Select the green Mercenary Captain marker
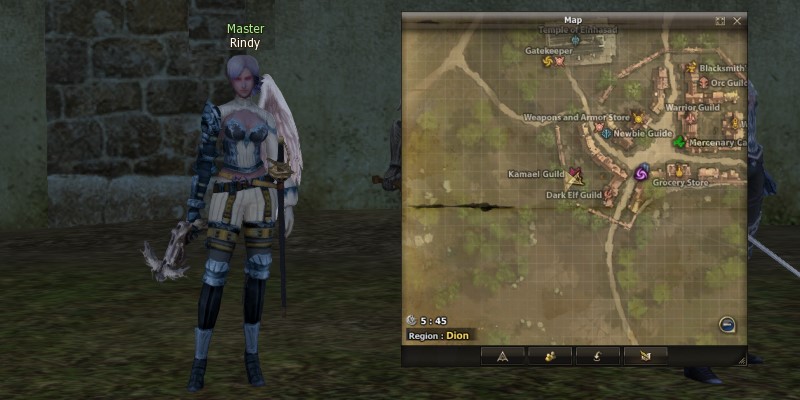Image resolution: width=800 pixels, height=400 pixels. [680, 143]
